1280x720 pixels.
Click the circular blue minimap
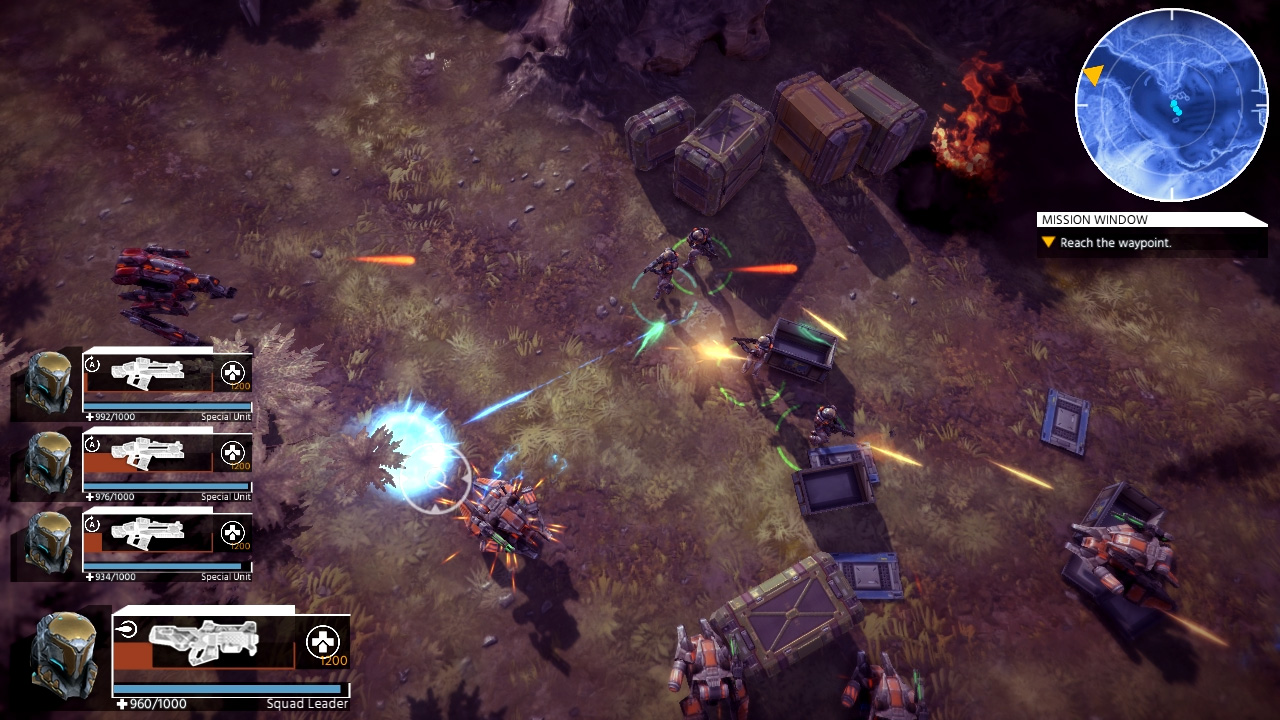(1171, 105)
